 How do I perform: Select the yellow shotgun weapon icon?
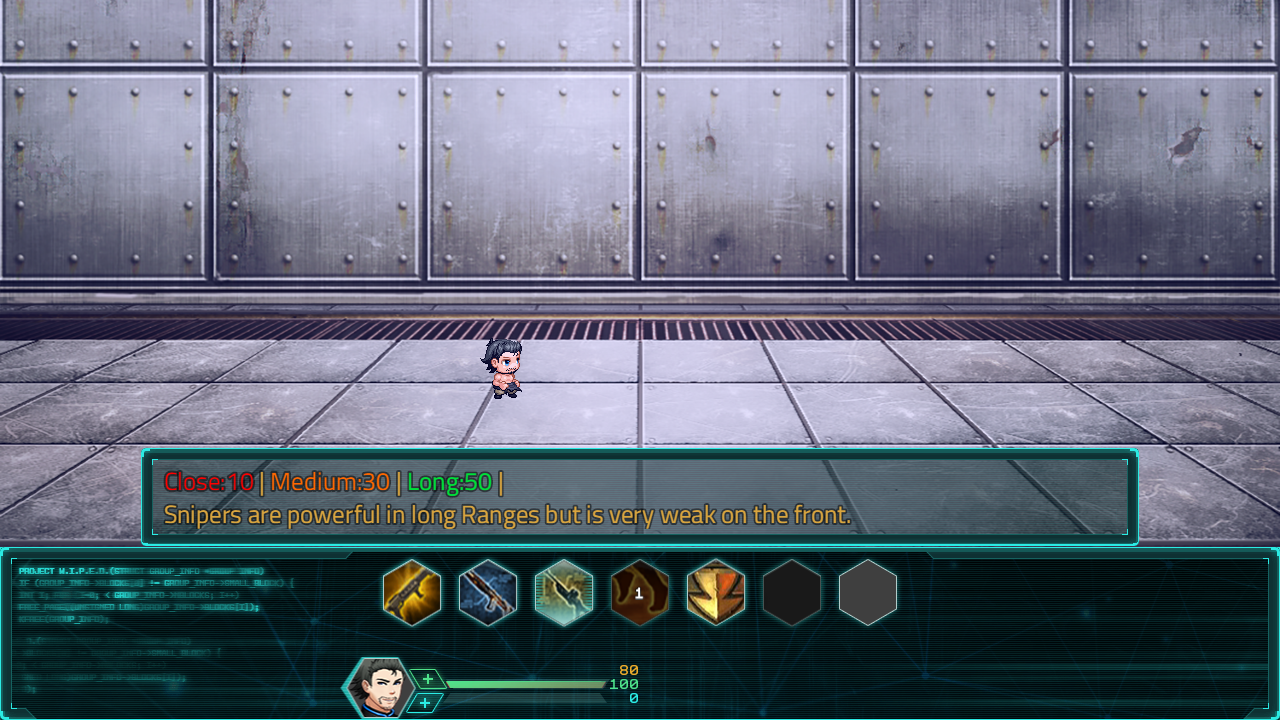[413, 593]
